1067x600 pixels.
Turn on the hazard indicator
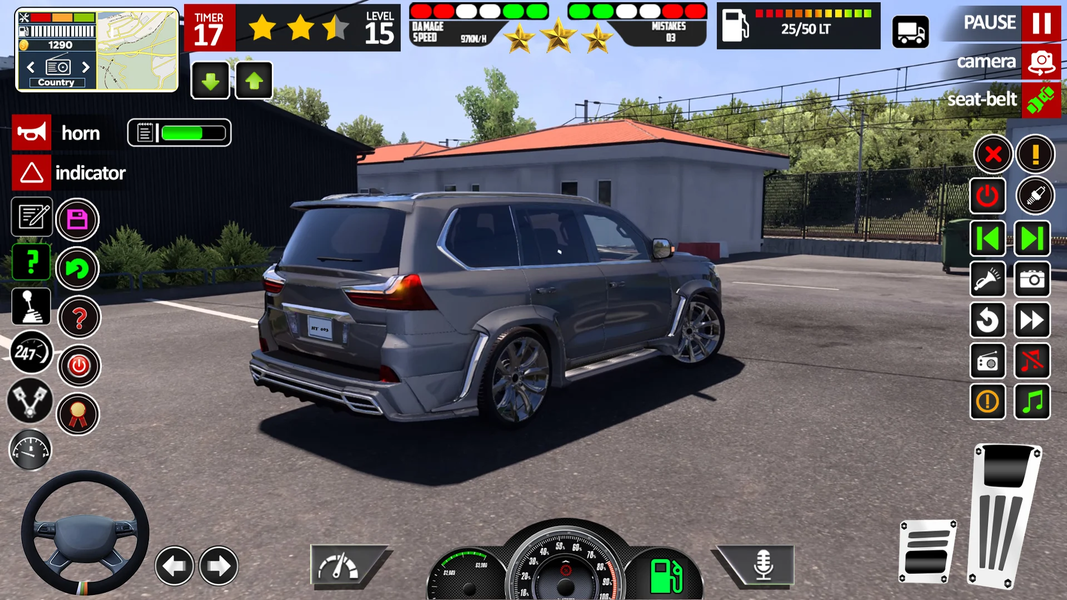point(32,173)
